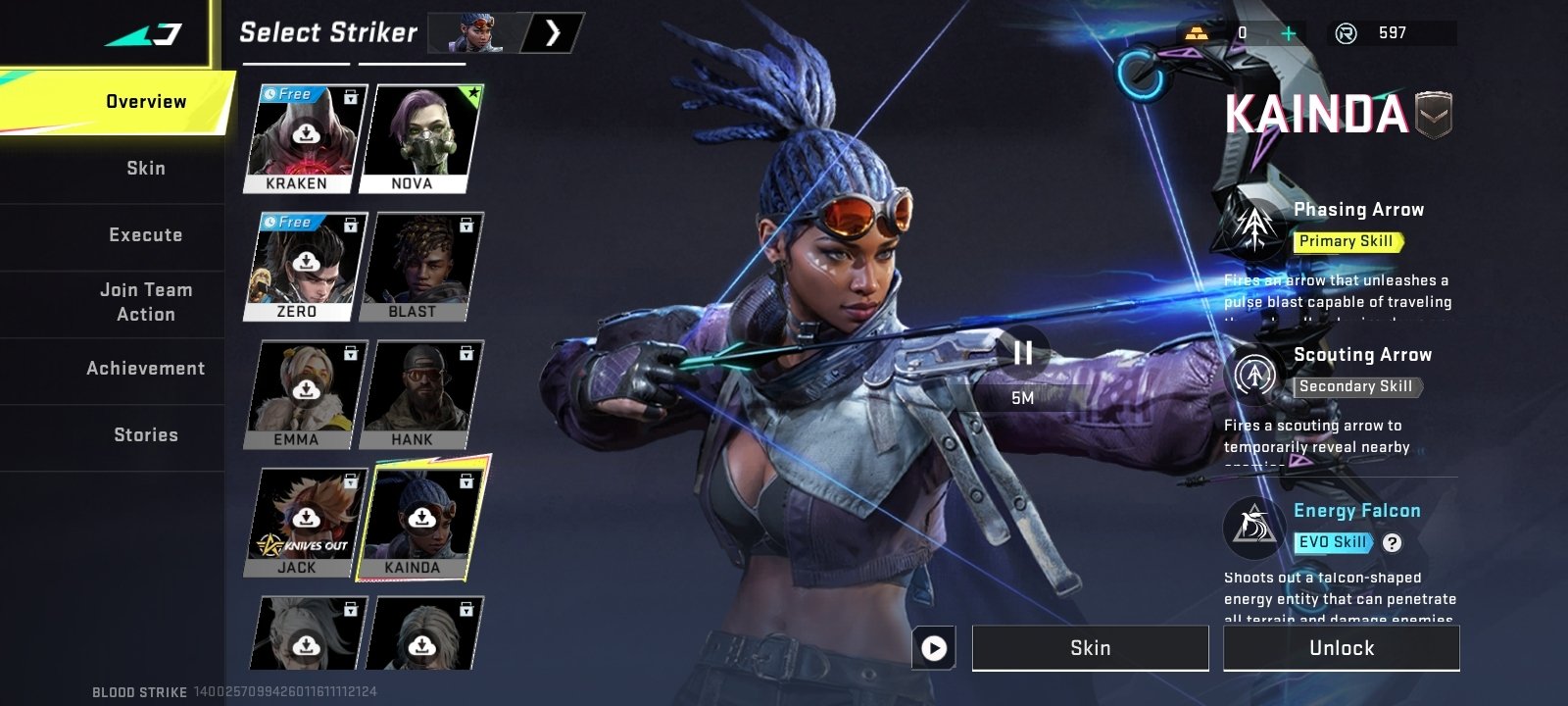Open the Execute section
This screenshot has width=1568, height=706.
(145, 235)
